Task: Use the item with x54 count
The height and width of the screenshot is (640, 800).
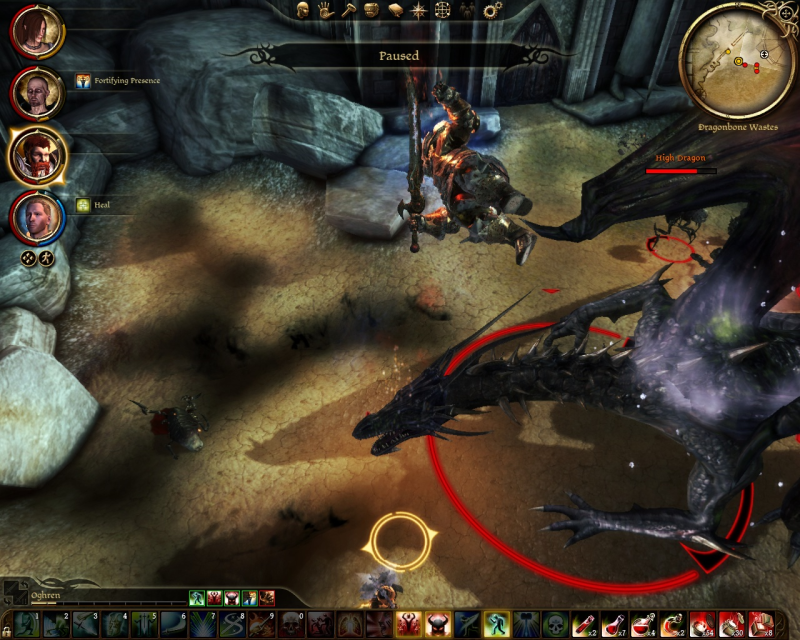Action: [702, 625]
